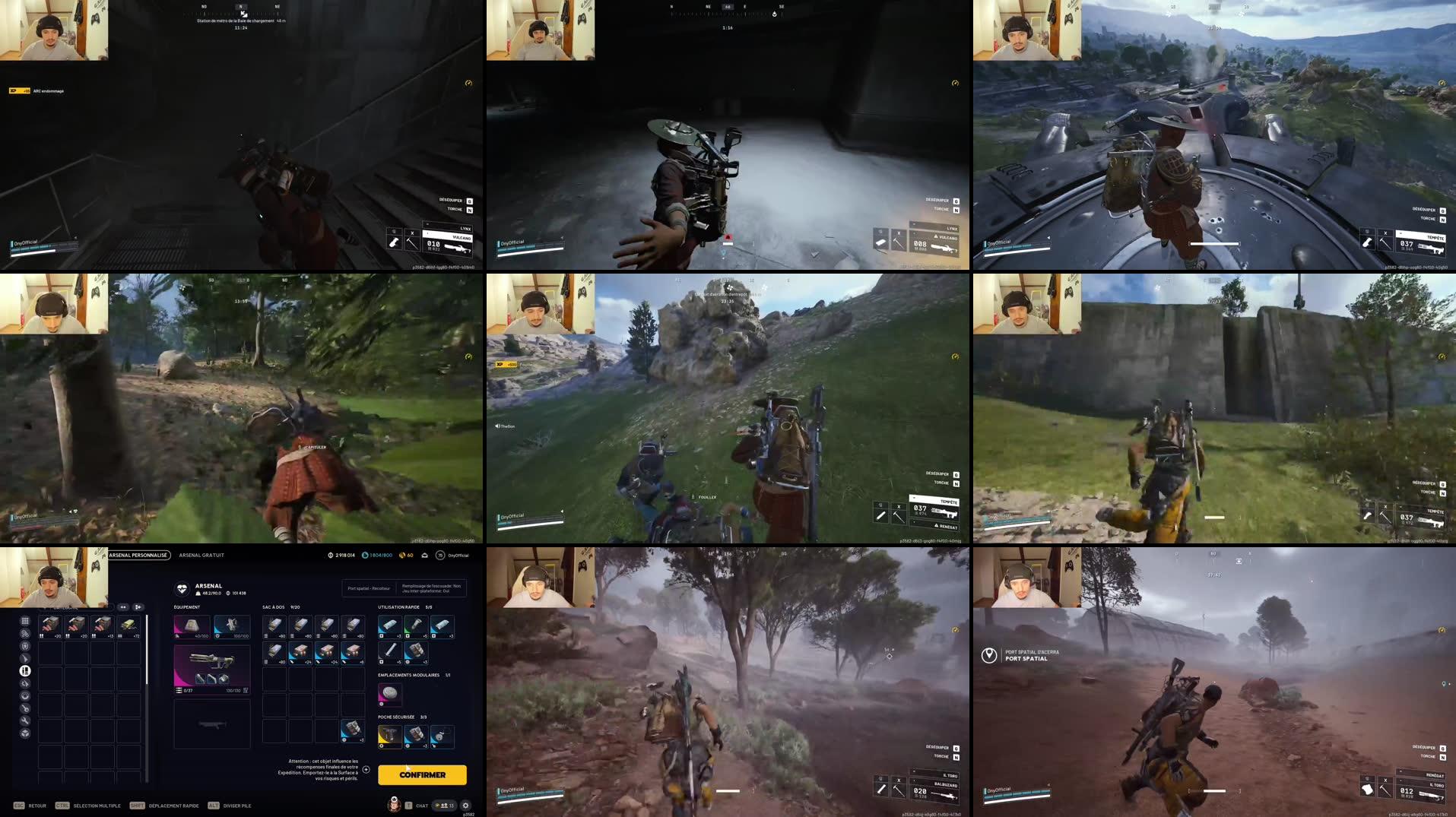Screen dimensions: 1456x817
Task: Toggle the stack-merge control next to sort
Action: point(138,607)
